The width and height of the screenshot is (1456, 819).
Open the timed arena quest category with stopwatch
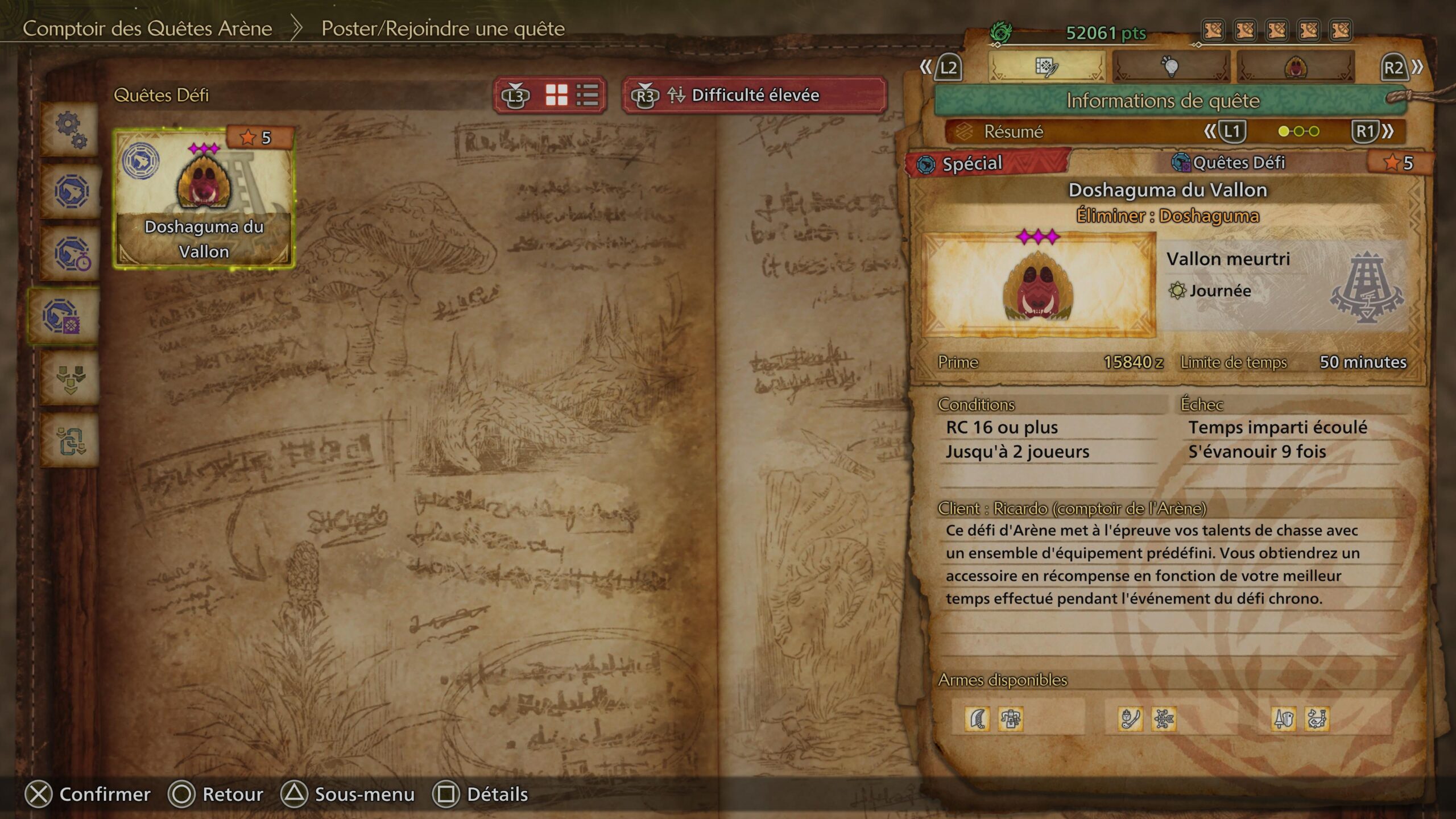click(x=71, y=254)
